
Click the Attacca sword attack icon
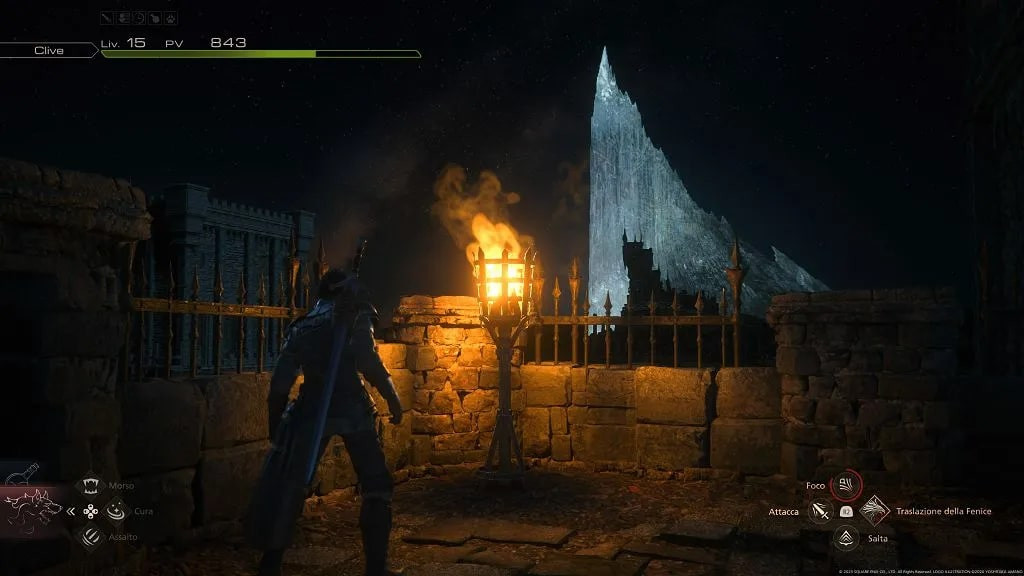[821, 512]
